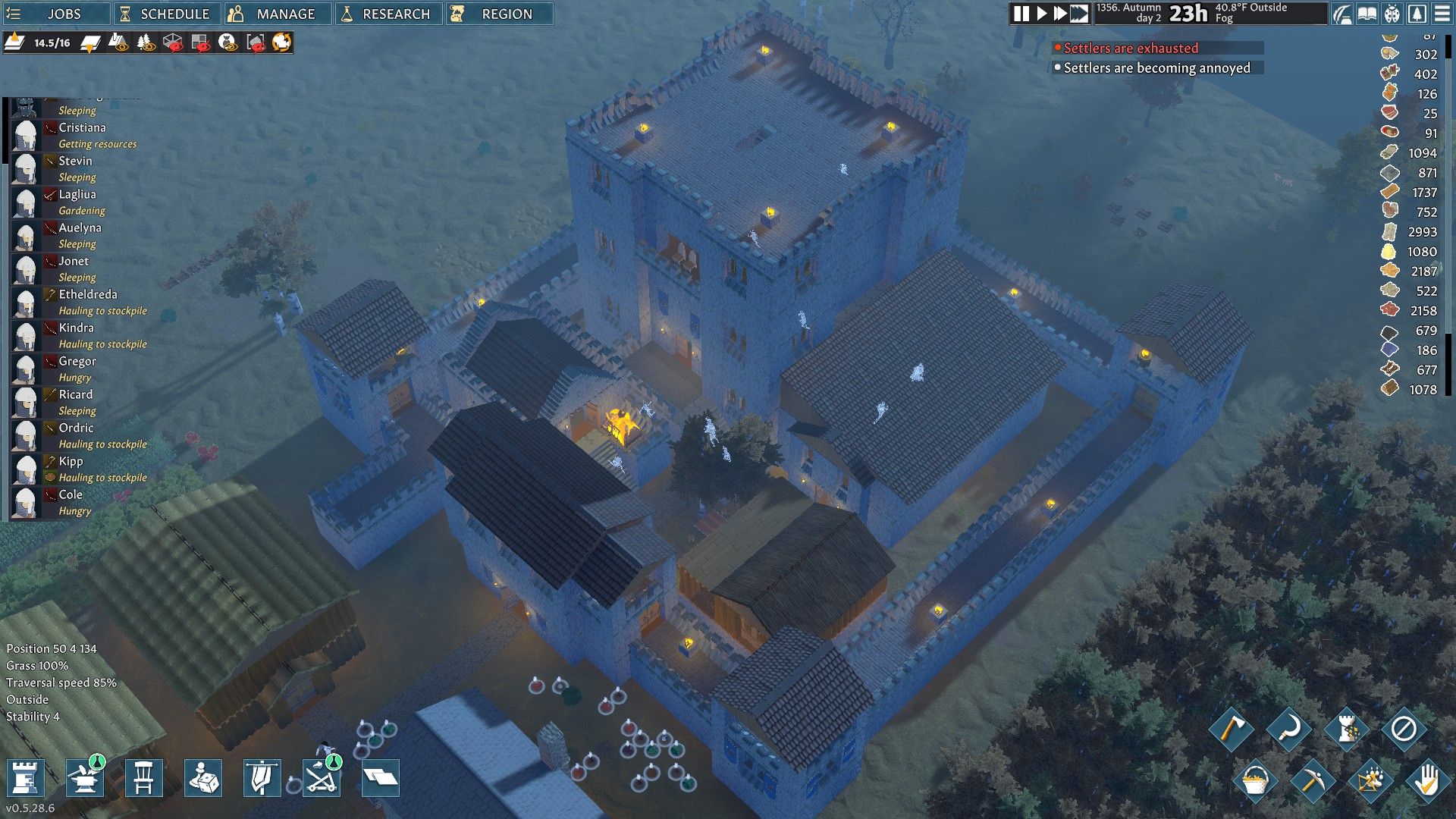Open the in-game encyclopedia book

point(1367,13)
